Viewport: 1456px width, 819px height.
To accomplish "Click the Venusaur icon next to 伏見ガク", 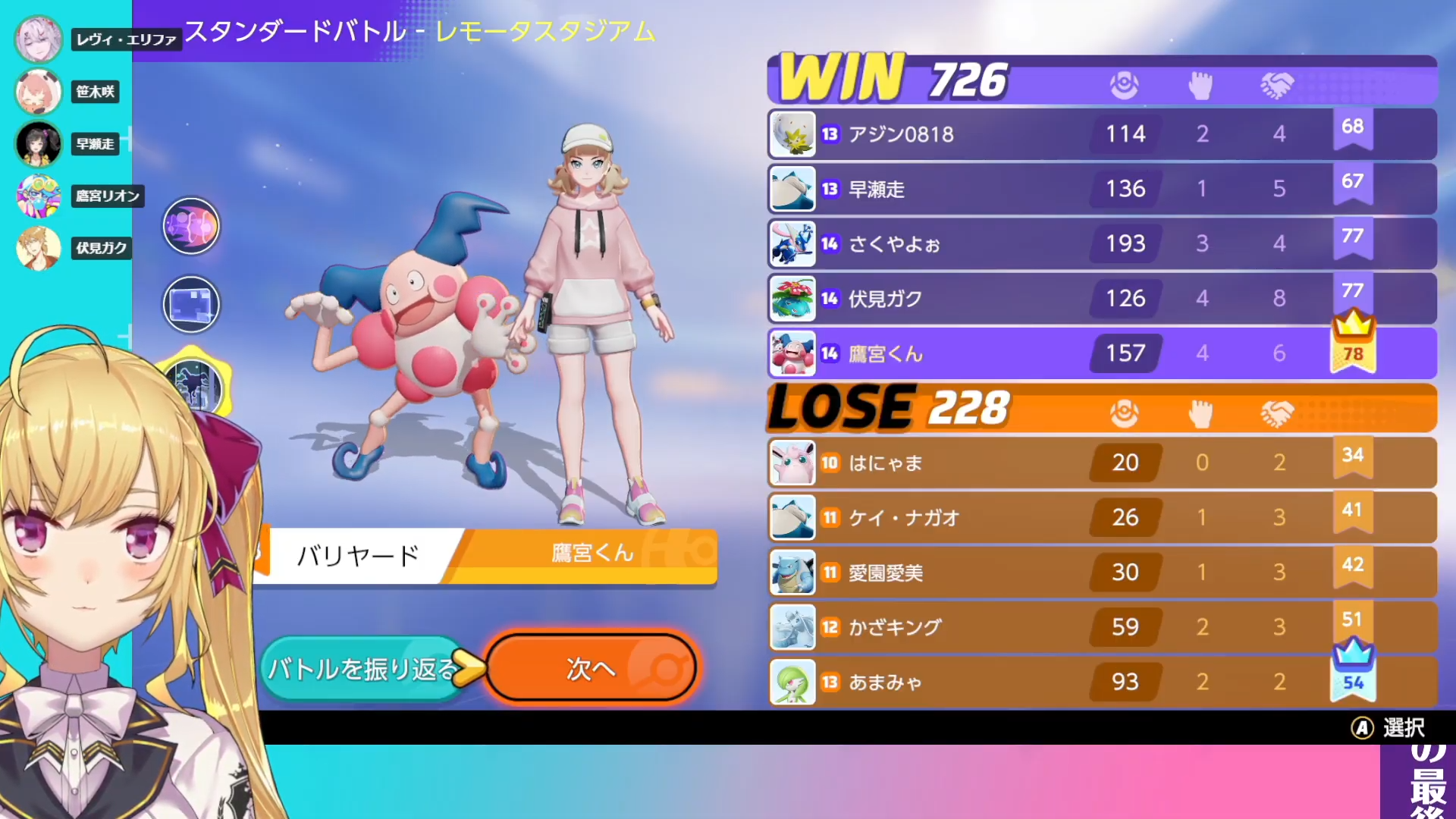I will click(x=792, y=298).
